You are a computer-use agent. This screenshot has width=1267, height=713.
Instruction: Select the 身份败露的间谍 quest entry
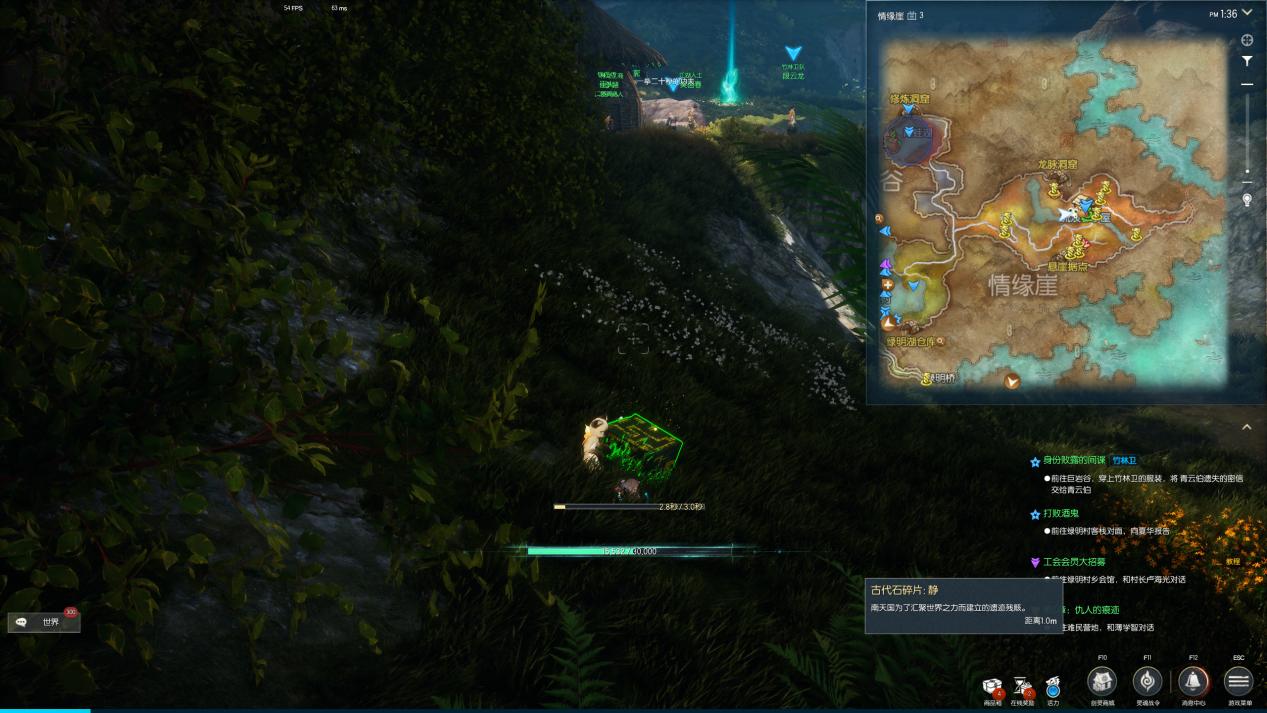point(1076,461)
